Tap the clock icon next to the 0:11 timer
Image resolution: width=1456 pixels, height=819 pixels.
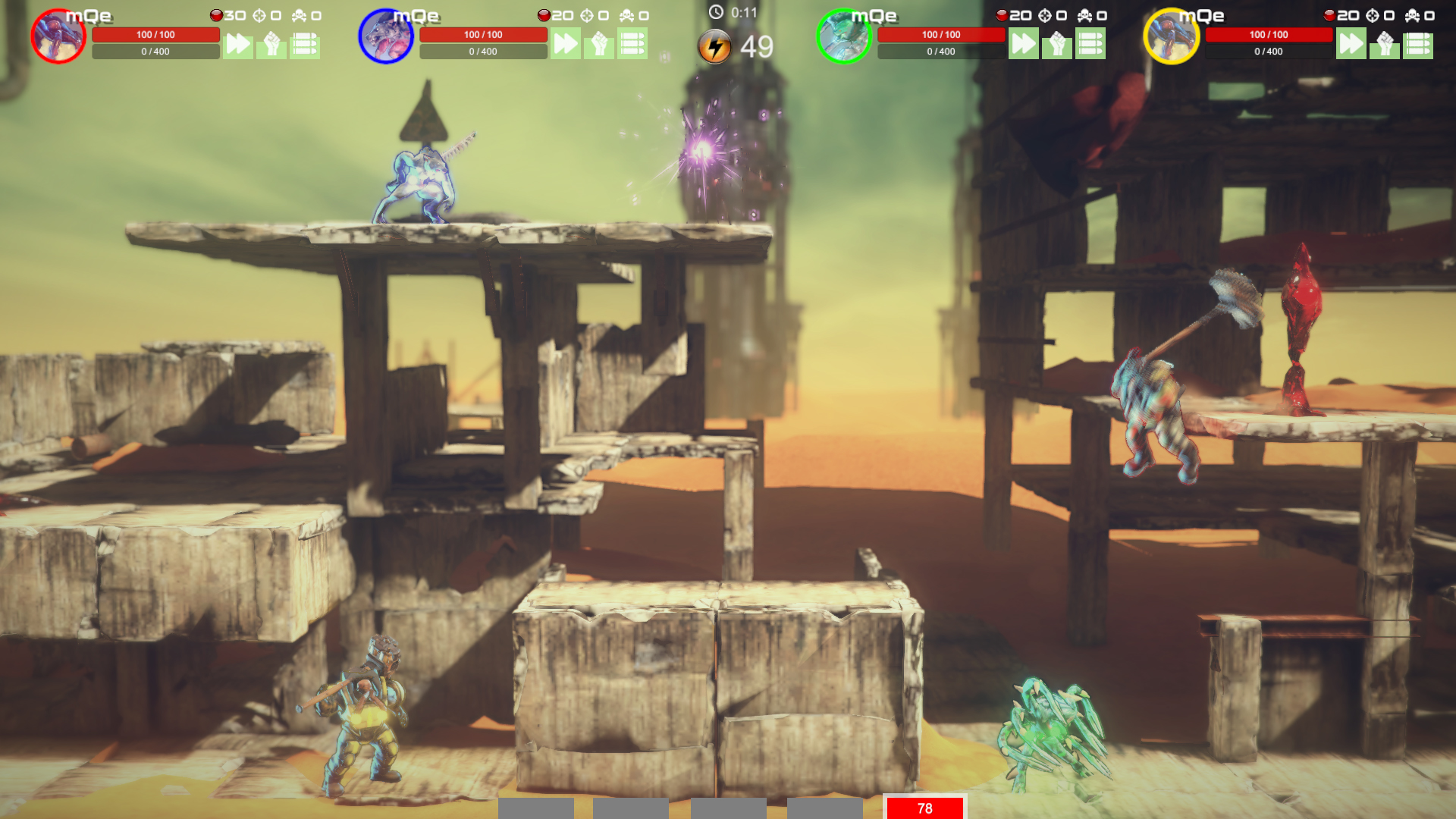click(x=715, y=11)
